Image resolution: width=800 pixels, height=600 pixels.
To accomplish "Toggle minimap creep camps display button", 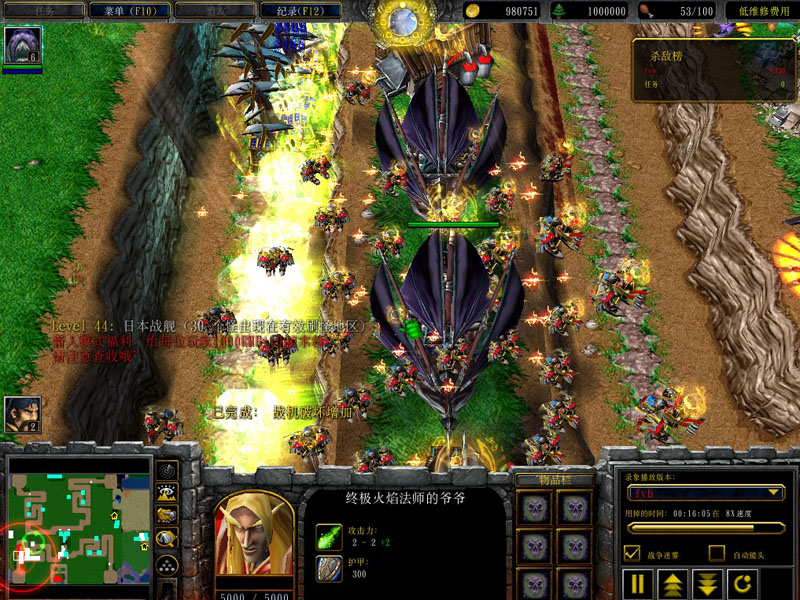I will click(168, 537).
